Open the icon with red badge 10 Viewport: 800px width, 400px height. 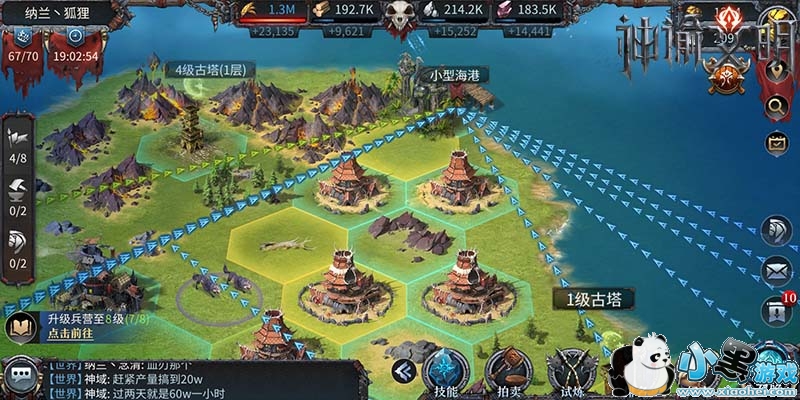(x=776, y=310)
